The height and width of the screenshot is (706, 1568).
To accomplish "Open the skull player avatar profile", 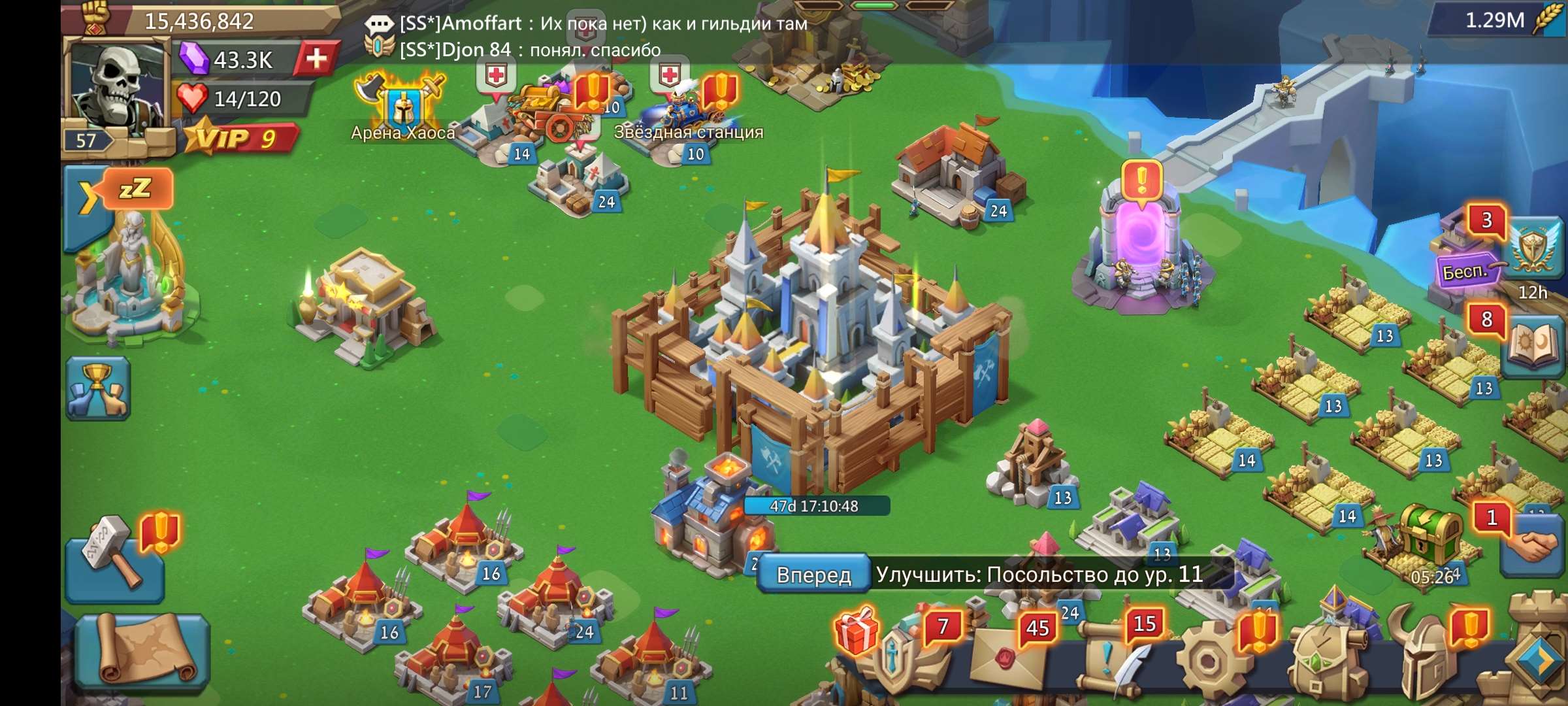I will tap(116, 85).
